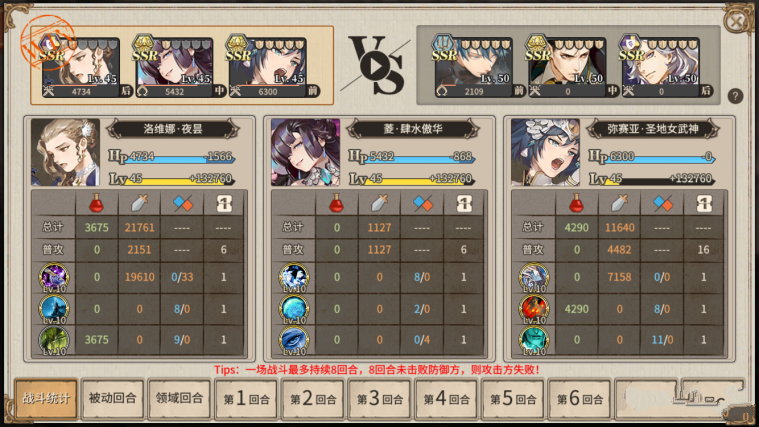This screenshot has height=427, width=759.
Task: Open the 第4回合 round tab
Action: (446, 399)
